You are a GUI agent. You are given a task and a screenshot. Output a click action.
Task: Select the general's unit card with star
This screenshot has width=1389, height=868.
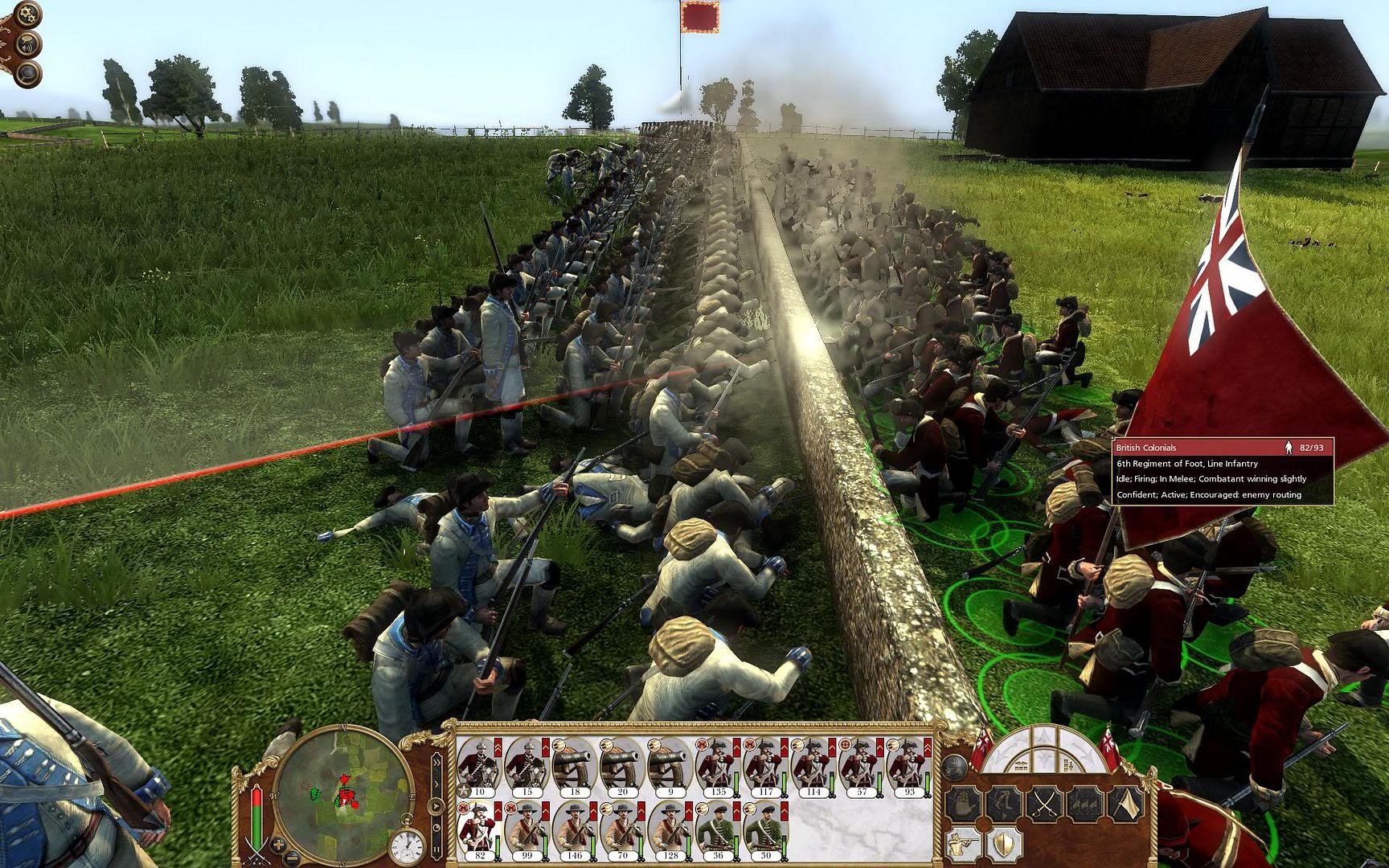point(479,765)
